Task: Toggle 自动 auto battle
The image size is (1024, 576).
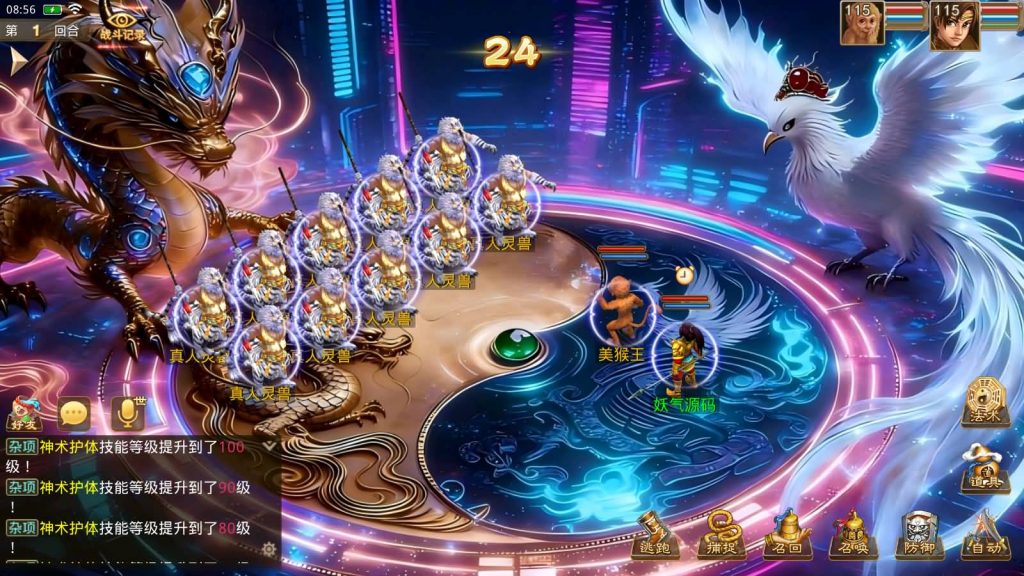Action: coord(983,533)
